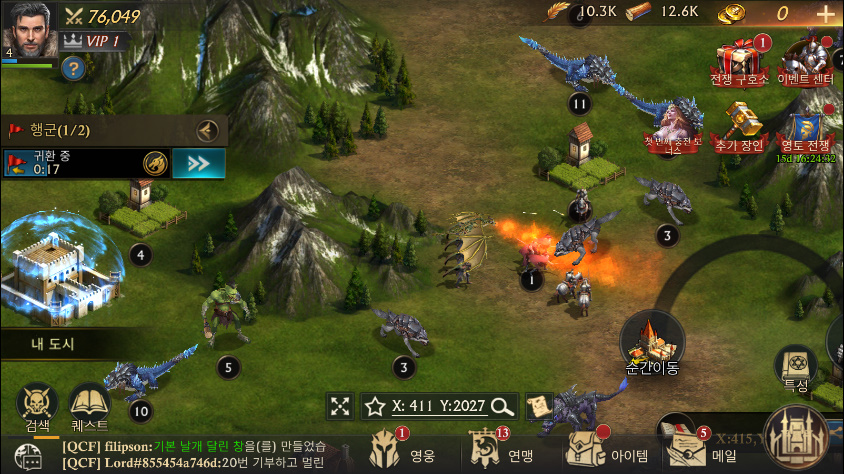Use the 순간이동 teleport button
This screenshot has height=474, width=844.
tap(652, 343)
